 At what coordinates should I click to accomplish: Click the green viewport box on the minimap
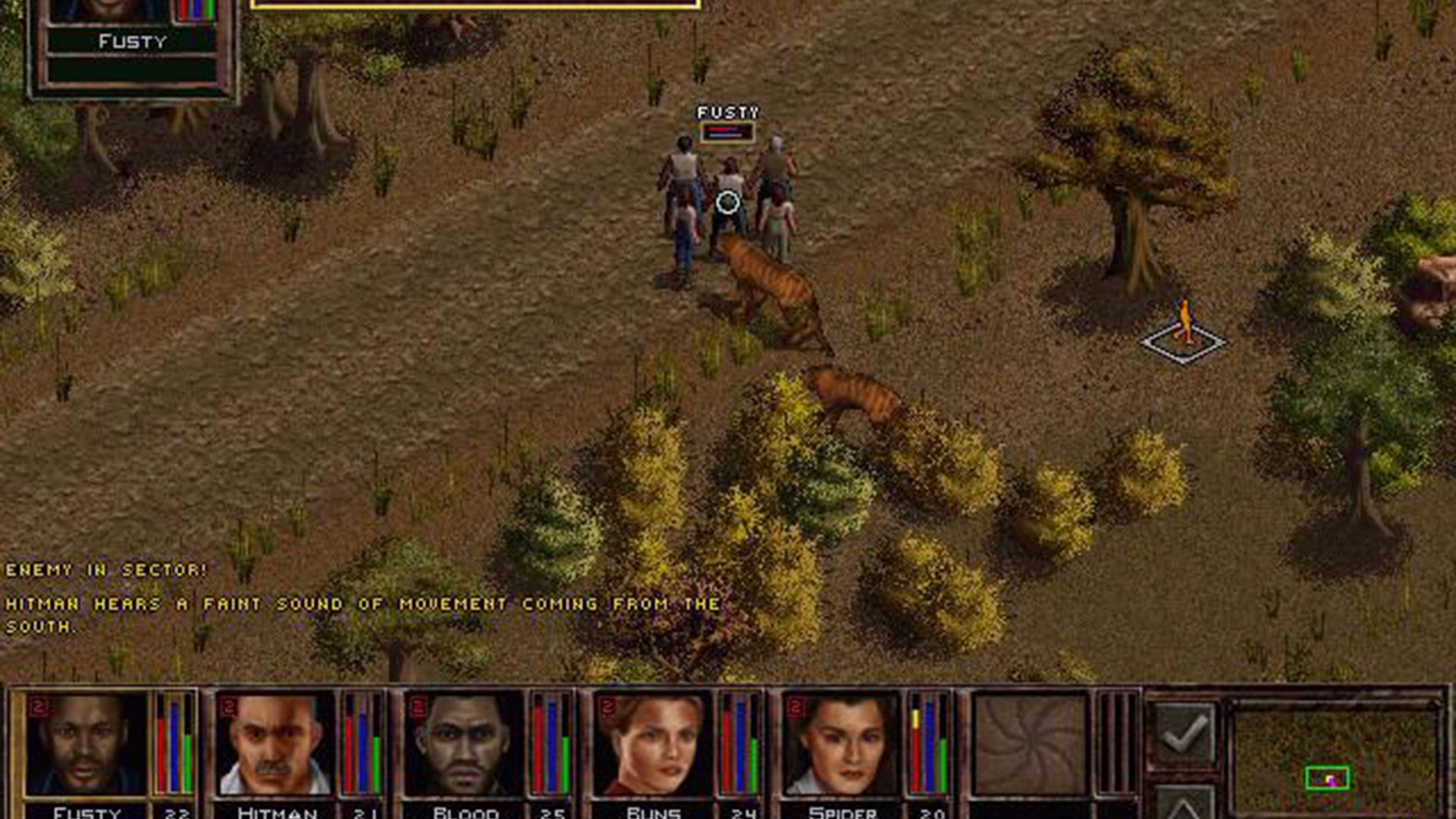(1329, 776)
